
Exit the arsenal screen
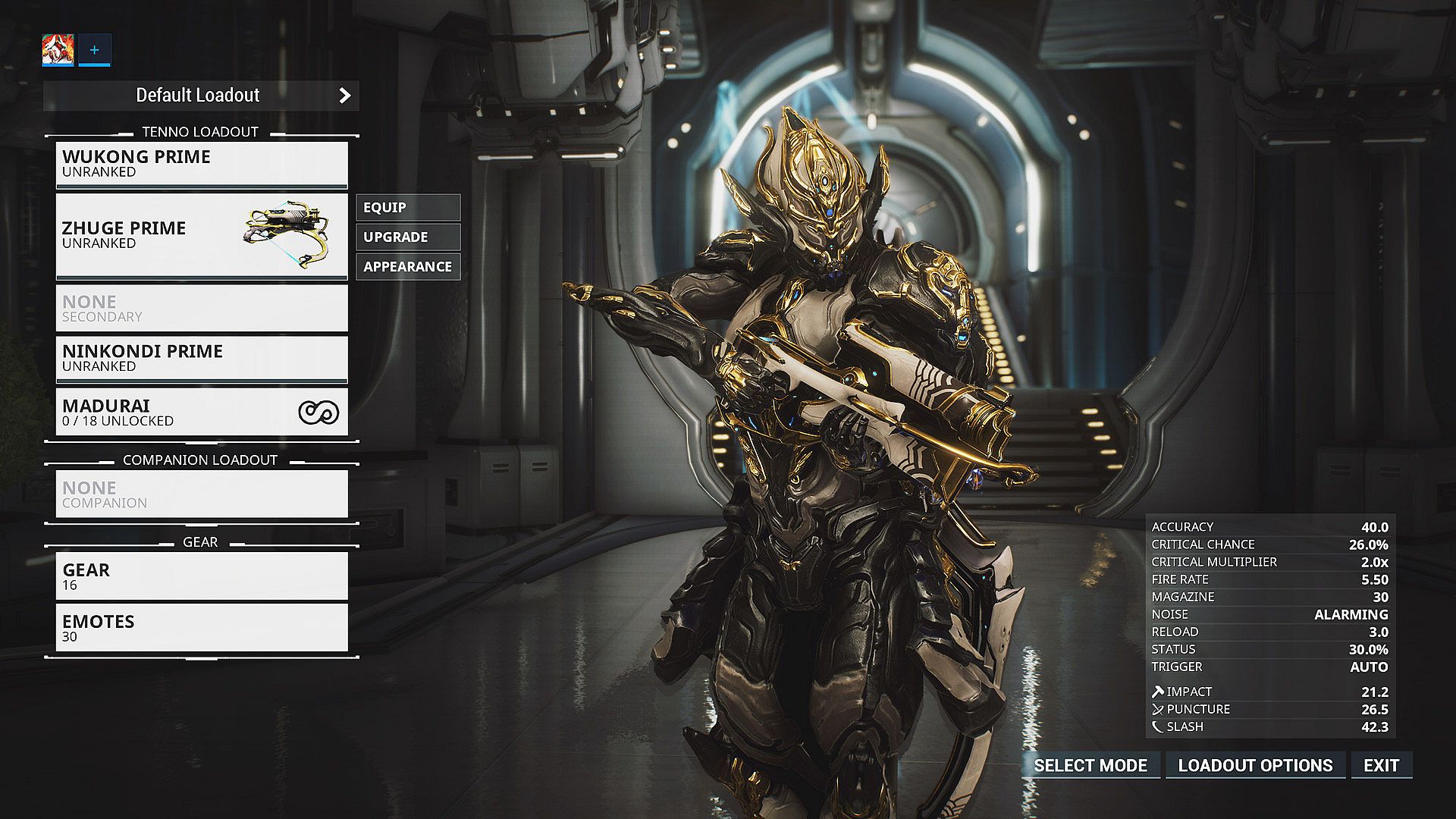[x=1381, y=765]
